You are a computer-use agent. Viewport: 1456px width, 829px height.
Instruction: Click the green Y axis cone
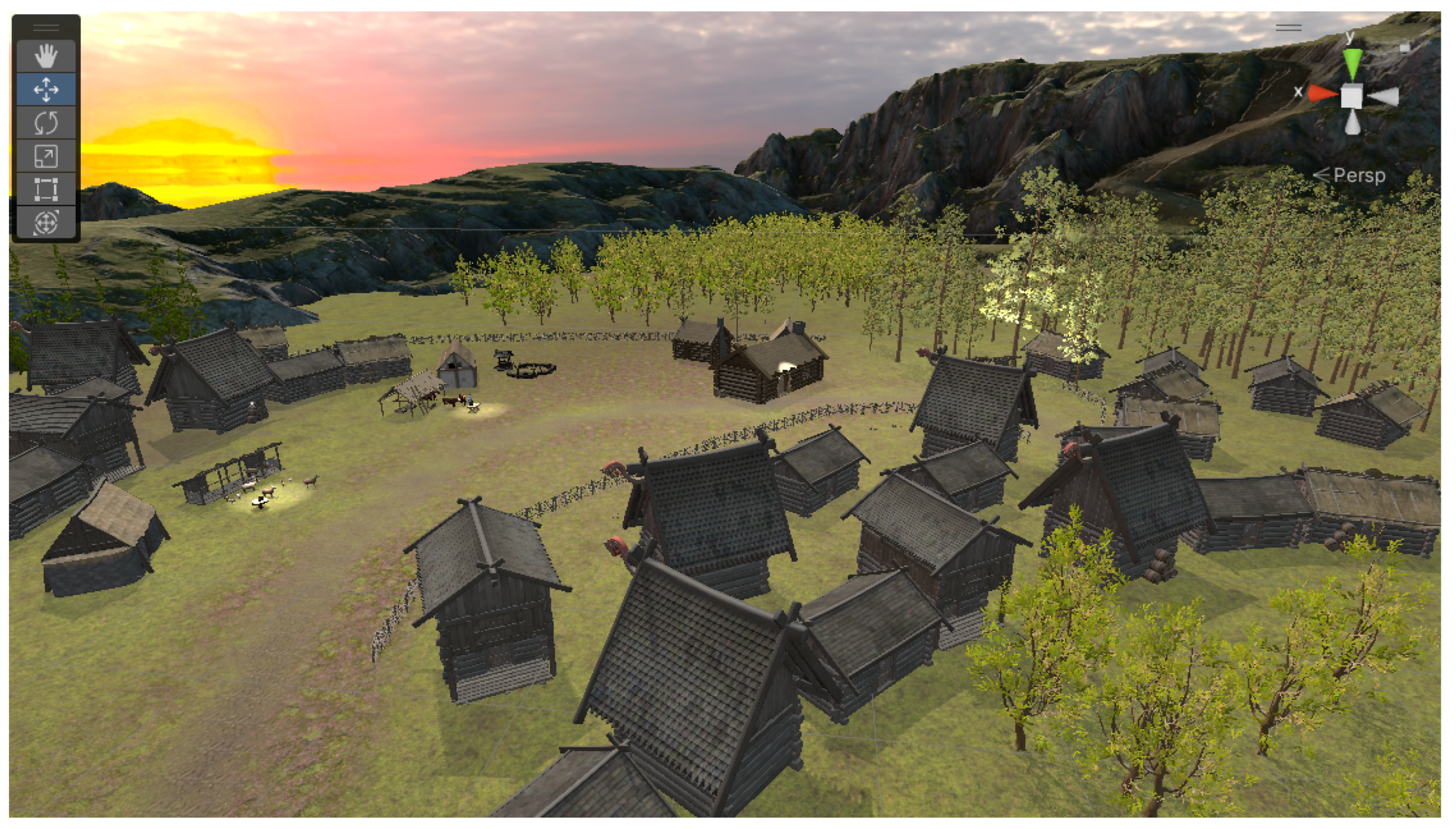(1353, 63)
